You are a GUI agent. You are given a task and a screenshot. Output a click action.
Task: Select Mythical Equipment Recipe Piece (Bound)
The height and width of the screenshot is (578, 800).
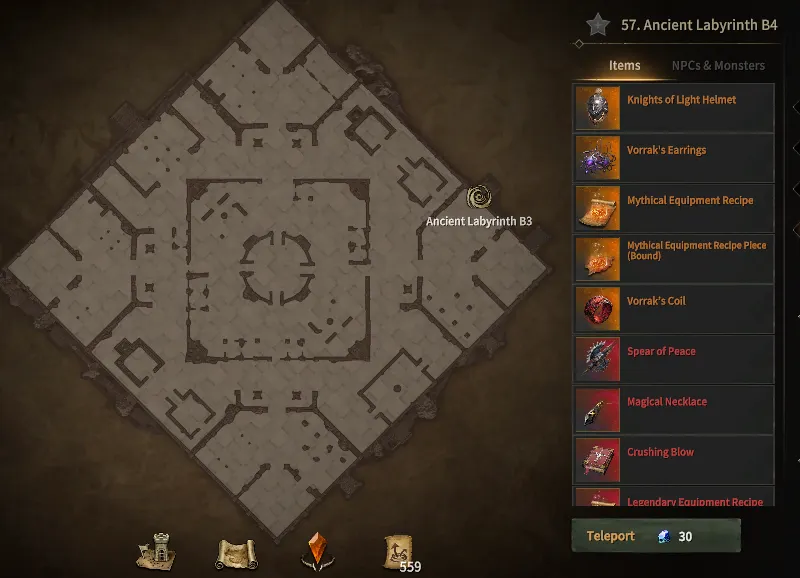pyautogui.click(x=673, y=259)
